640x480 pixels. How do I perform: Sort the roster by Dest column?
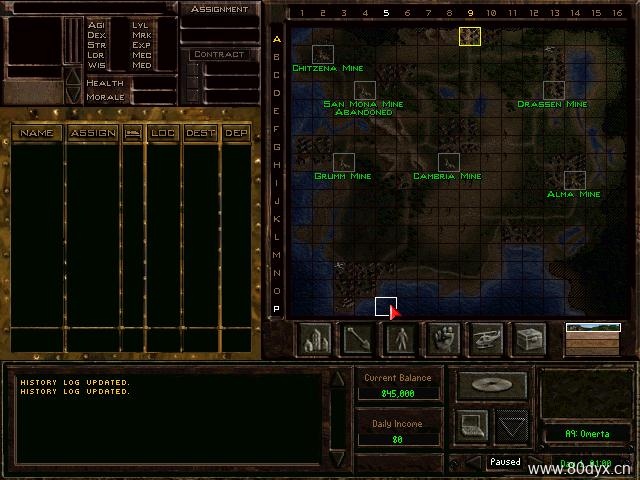[200, 133]
